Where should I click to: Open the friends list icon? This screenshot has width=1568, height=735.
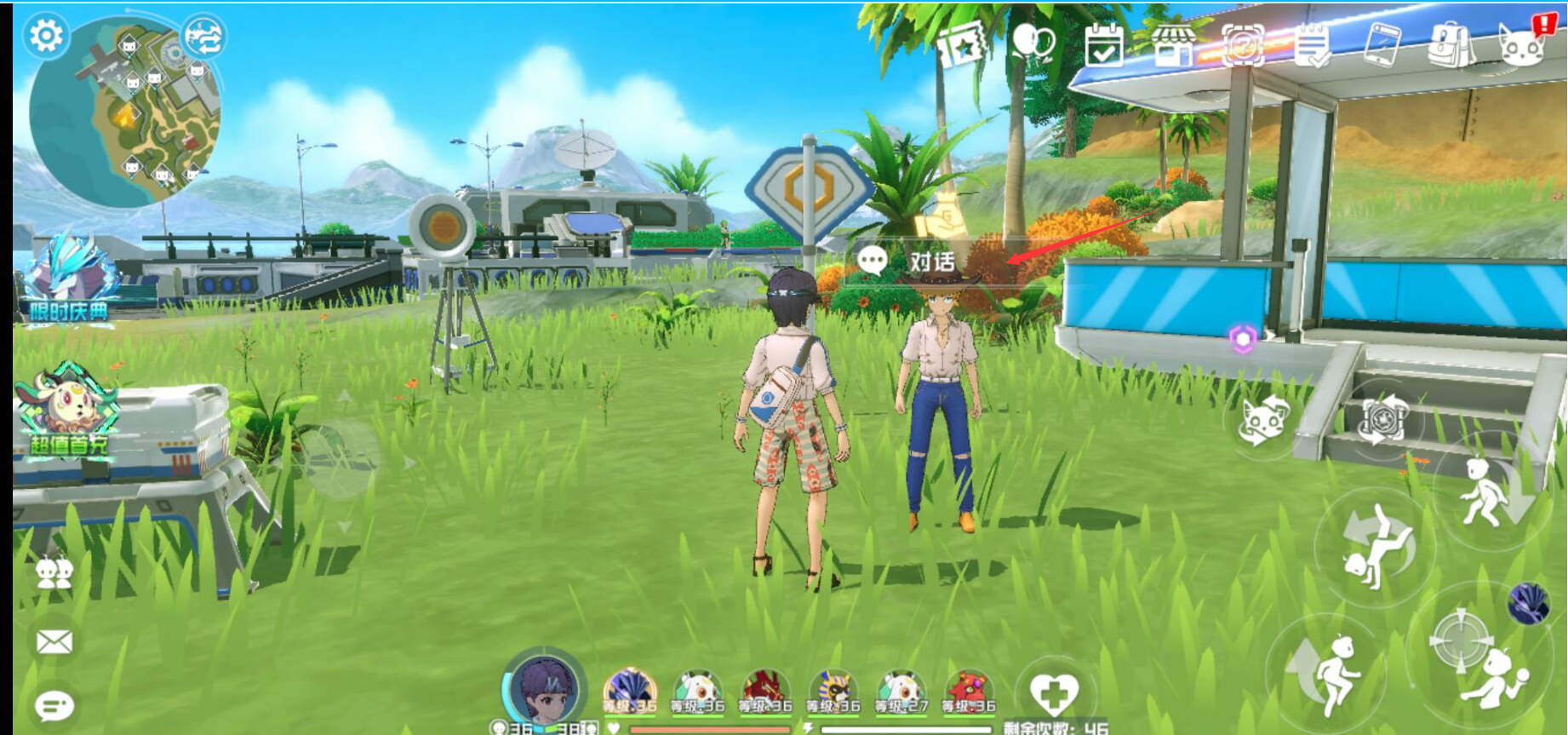point(54,573)
